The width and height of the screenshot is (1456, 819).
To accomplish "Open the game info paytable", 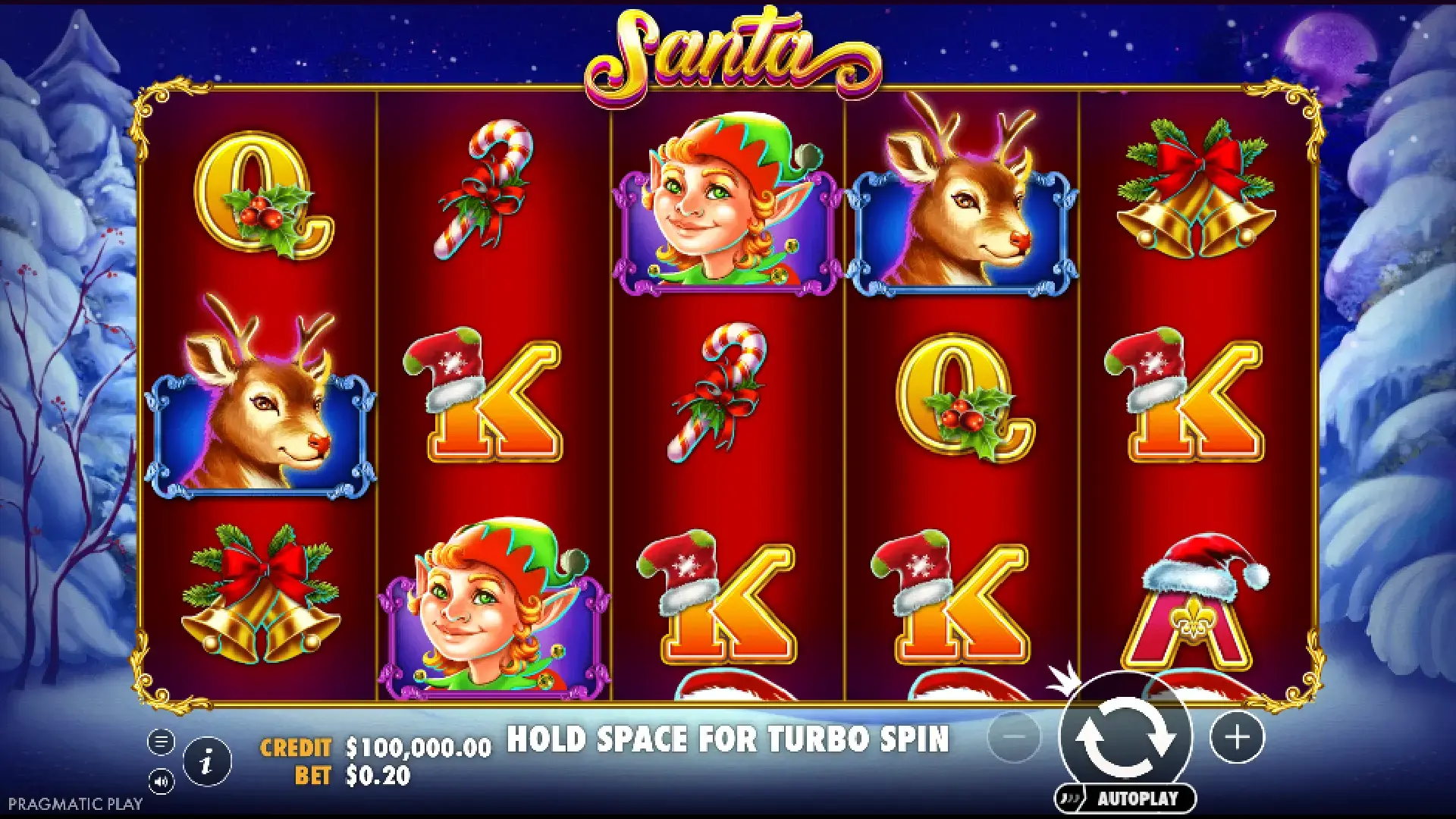I will [207, 761].
